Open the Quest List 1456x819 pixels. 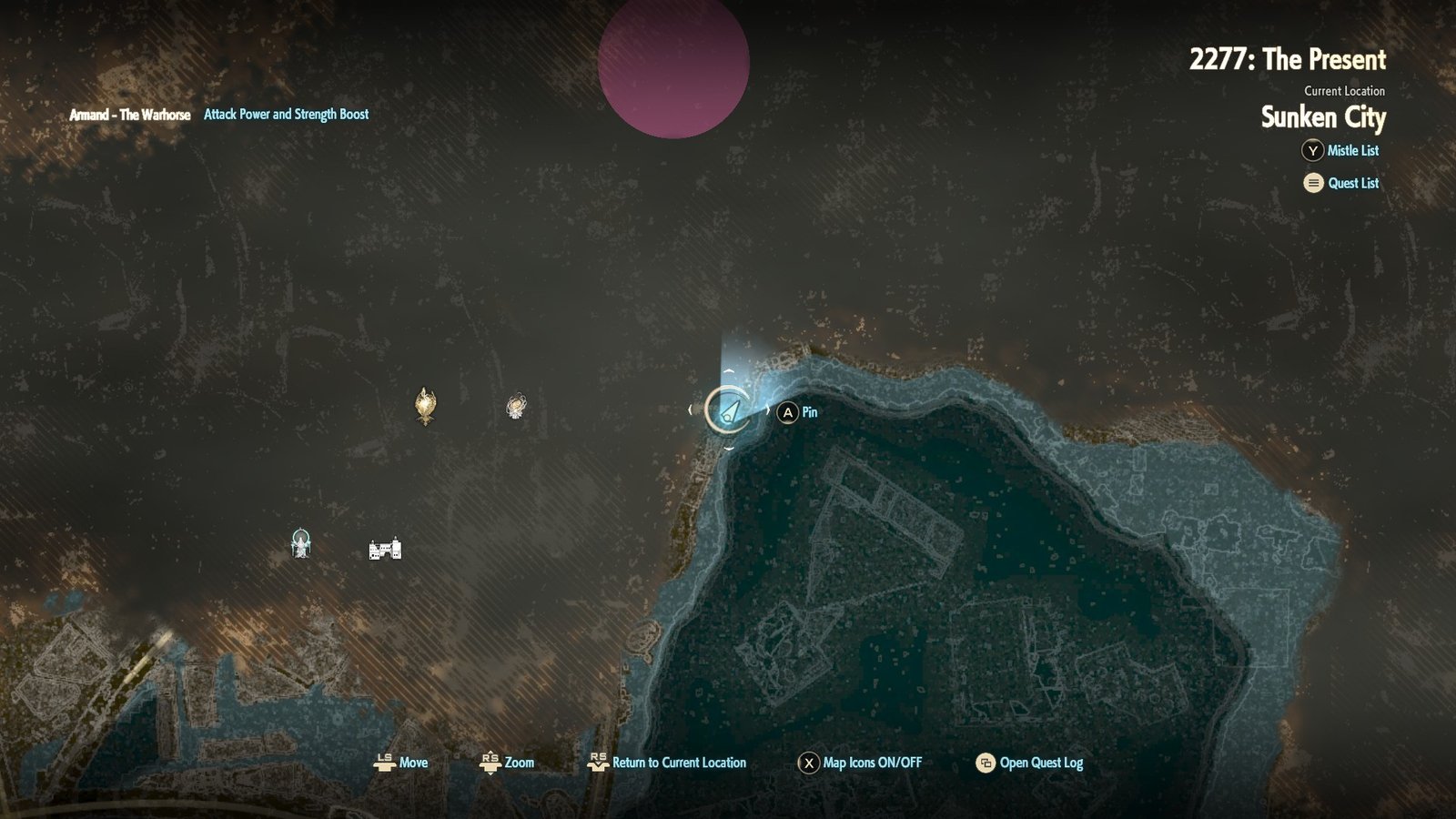coord(1355,183)
